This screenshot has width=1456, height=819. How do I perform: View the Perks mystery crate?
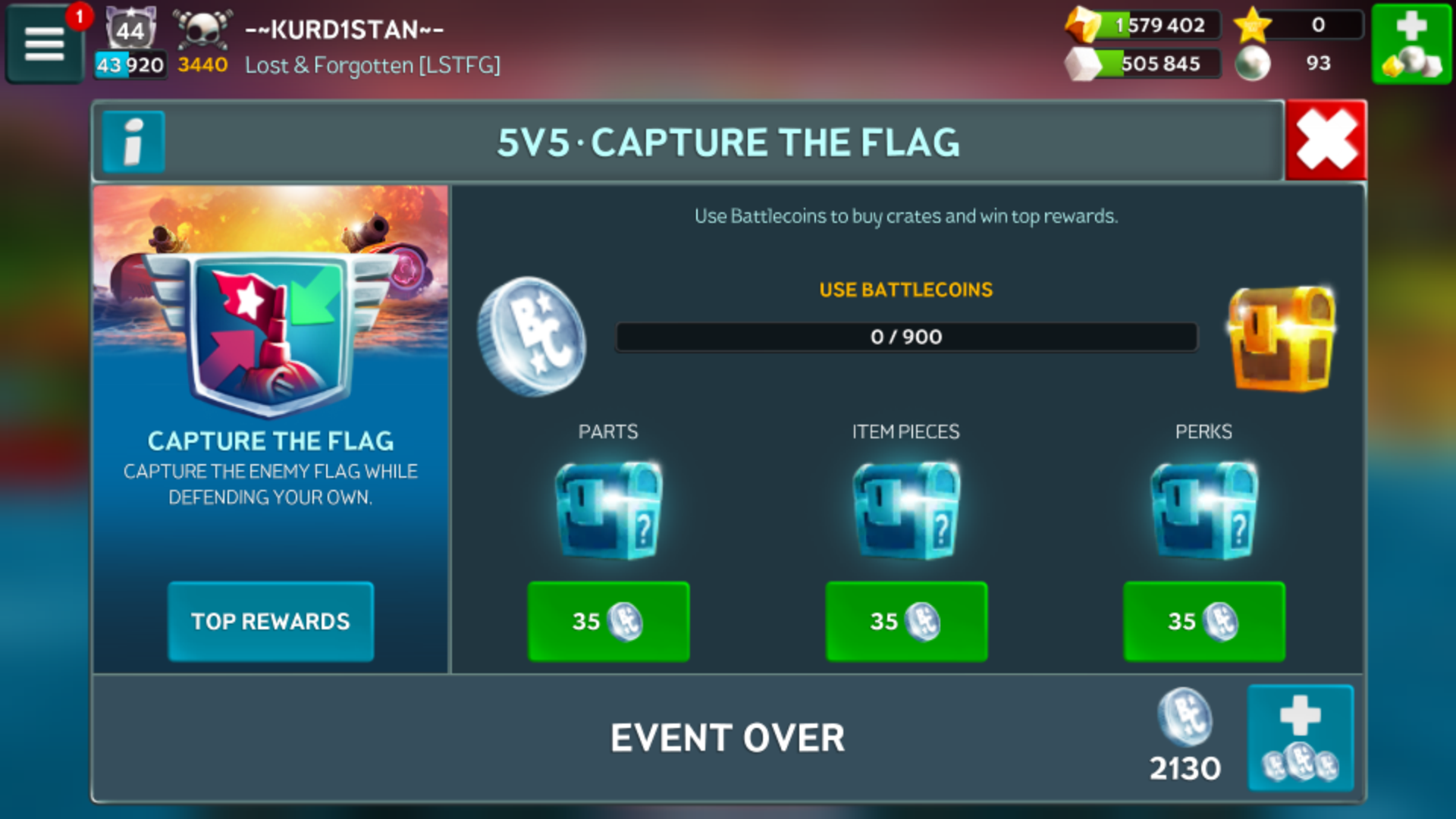click(1203, 510)
